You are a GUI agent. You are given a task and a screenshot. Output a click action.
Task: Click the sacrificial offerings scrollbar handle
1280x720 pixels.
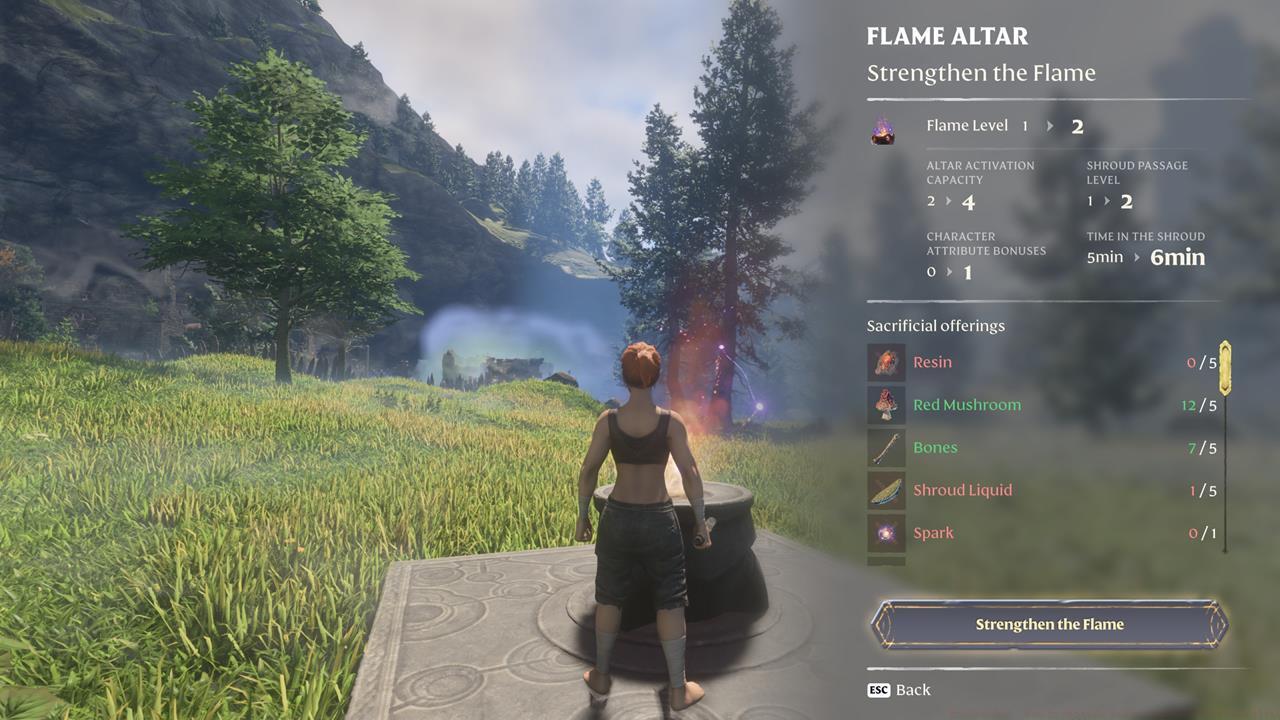pos(1225,368)
